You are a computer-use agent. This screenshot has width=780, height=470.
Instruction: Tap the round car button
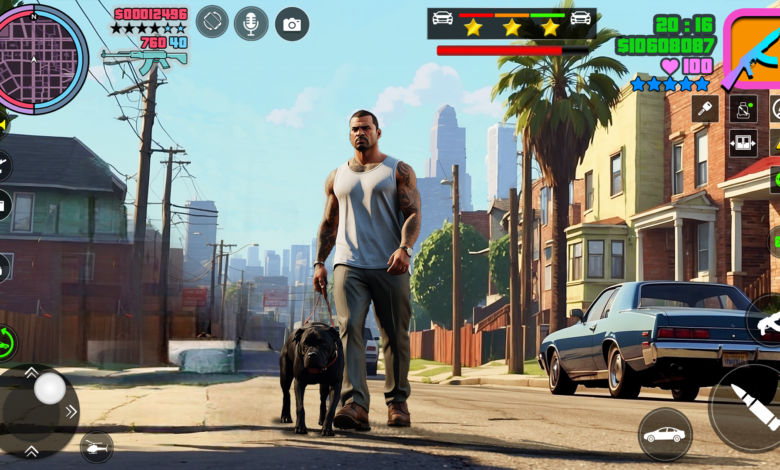coord(665,434)
